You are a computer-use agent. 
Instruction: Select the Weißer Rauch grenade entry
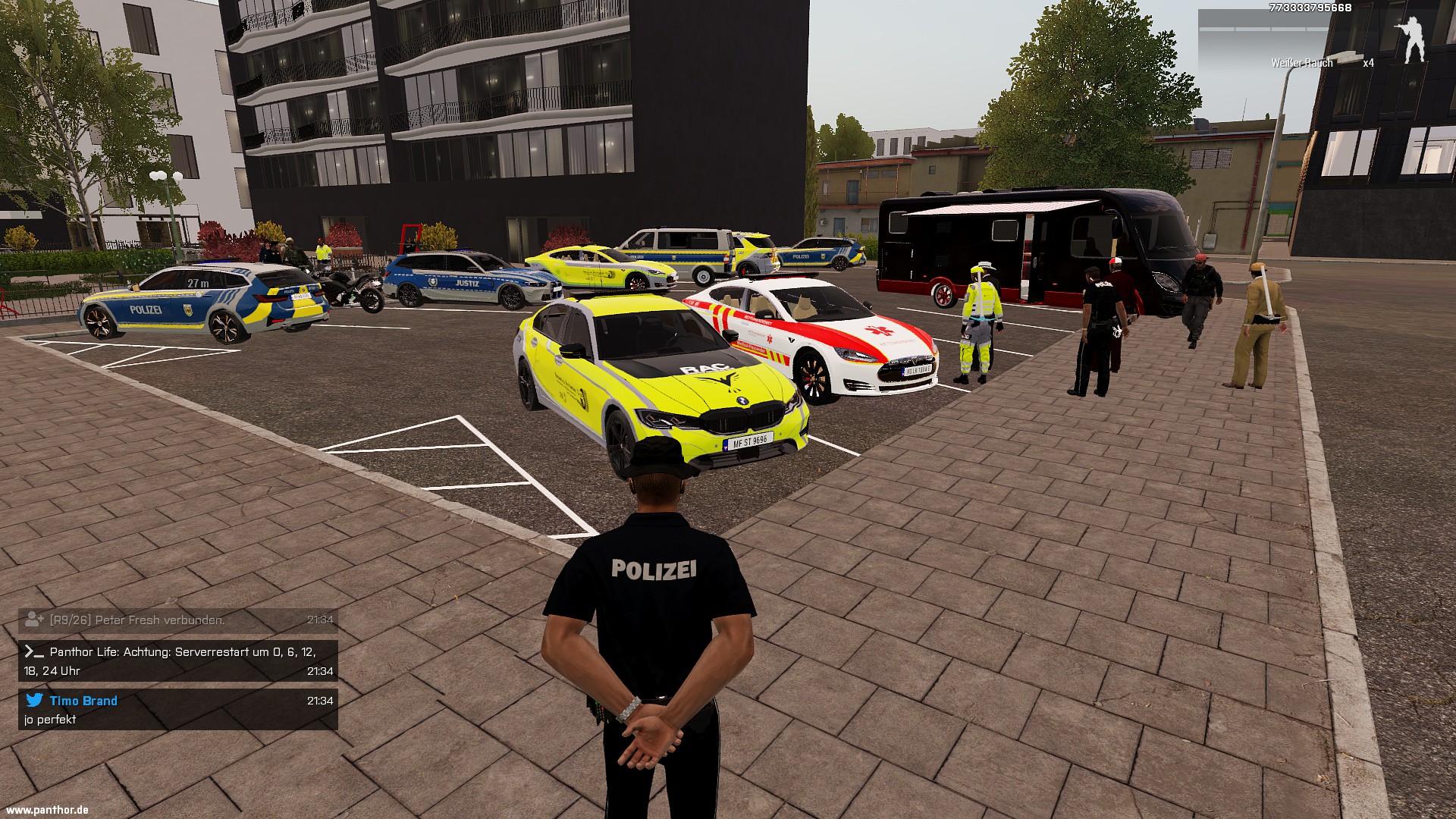click(x=1301, y=63)
